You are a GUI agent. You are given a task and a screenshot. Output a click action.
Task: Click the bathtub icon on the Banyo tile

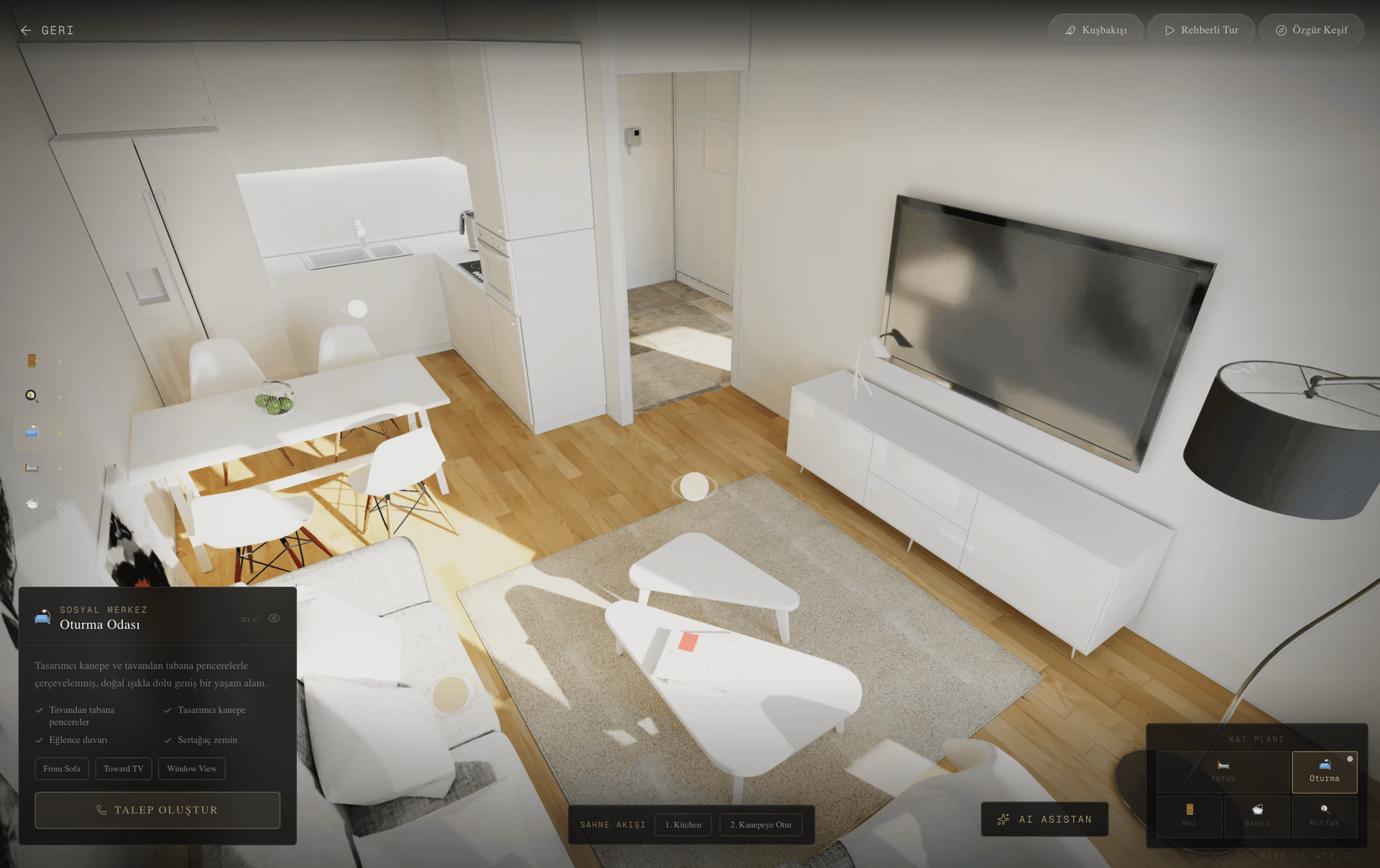tap(1256, 808)
